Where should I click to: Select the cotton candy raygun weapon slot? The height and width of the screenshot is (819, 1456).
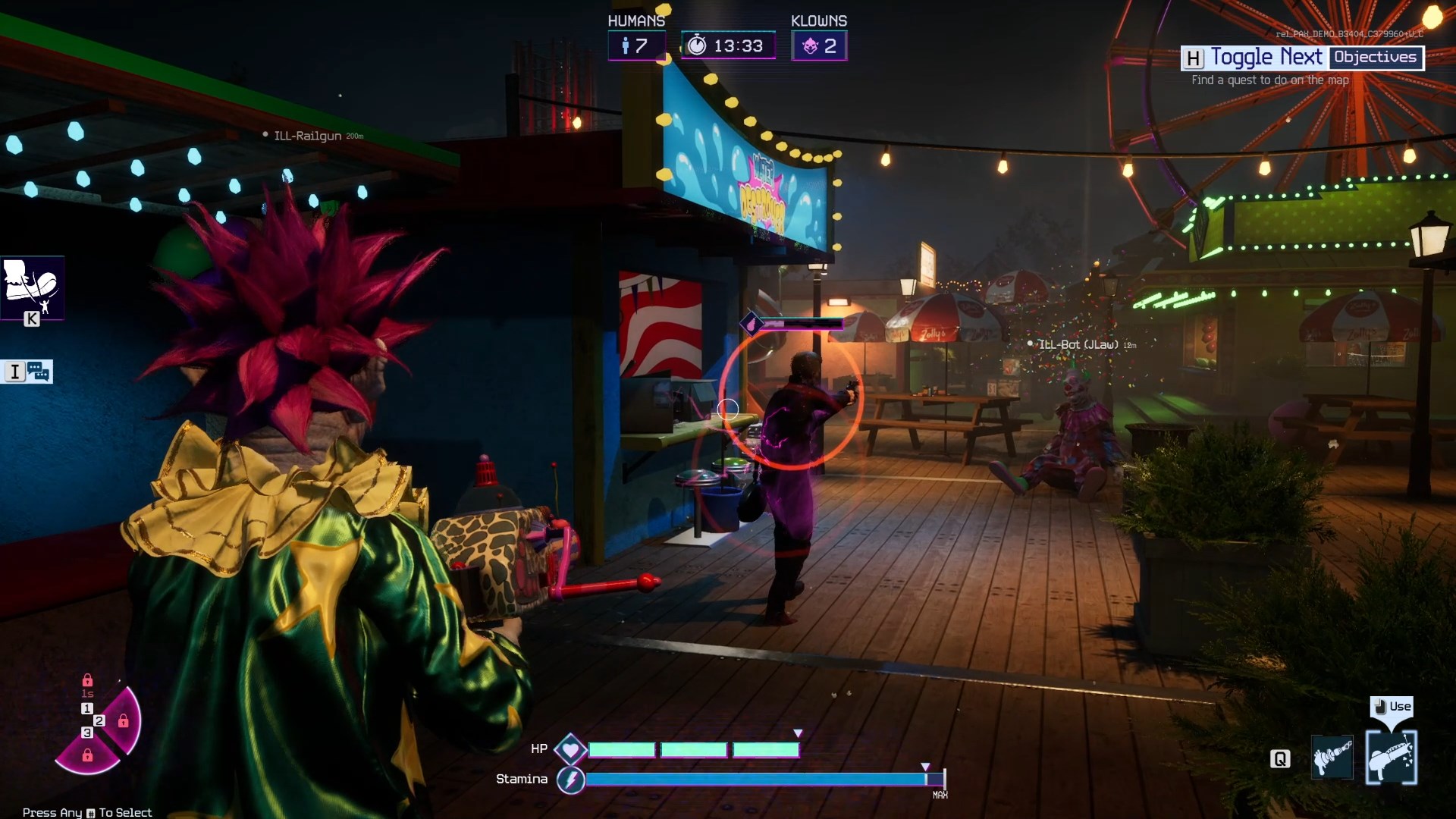[1332, 757]
